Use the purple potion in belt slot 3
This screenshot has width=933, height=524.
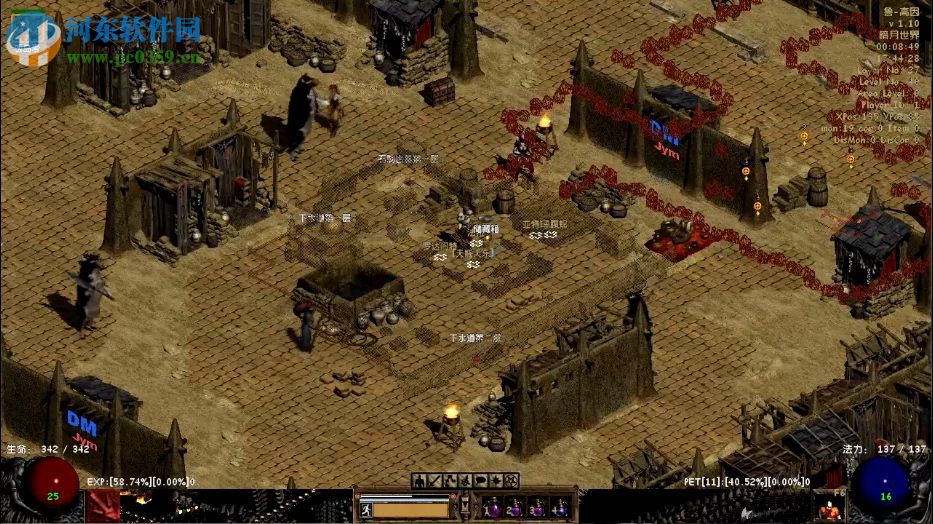pos(538,507)
